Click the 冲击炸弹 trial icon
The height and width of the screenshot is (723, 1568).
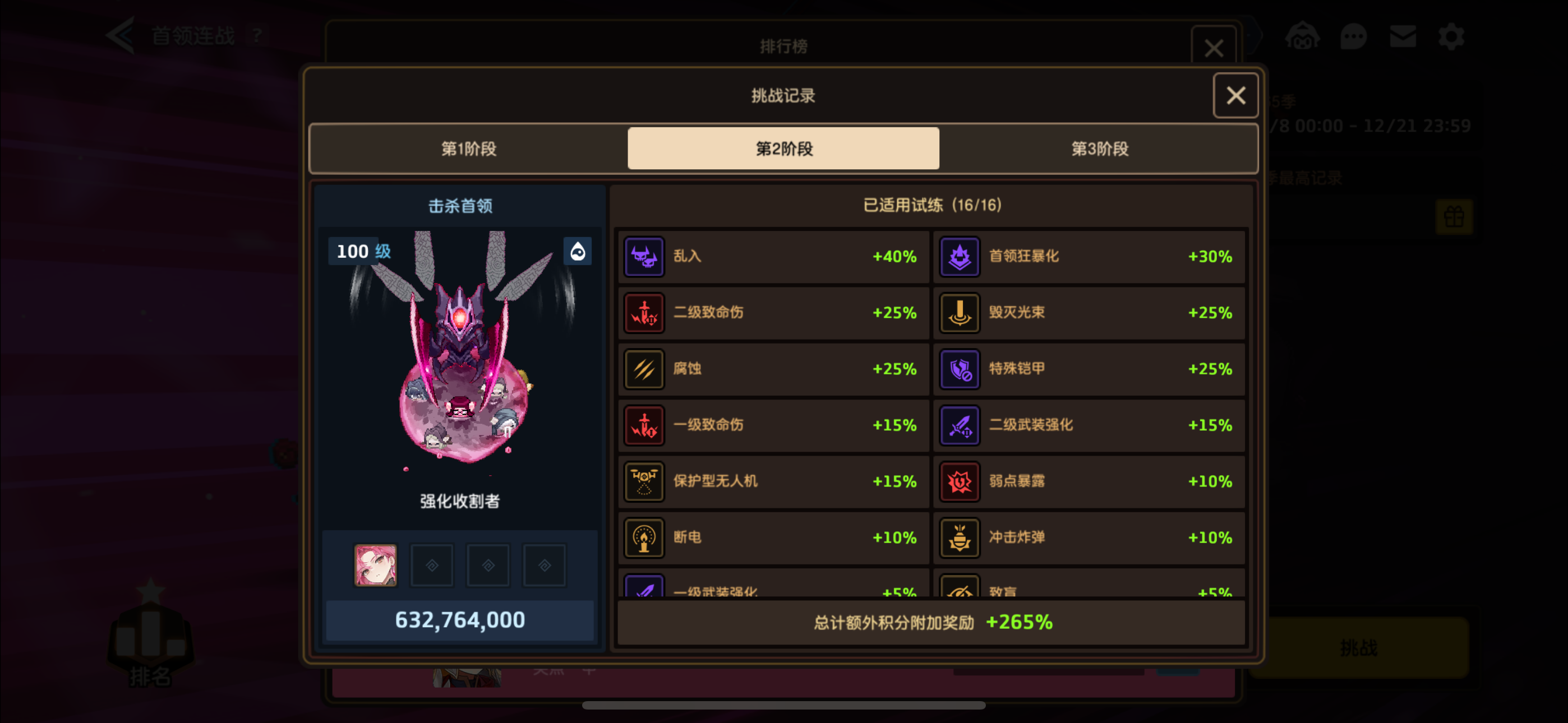click(x=960, y=537)
